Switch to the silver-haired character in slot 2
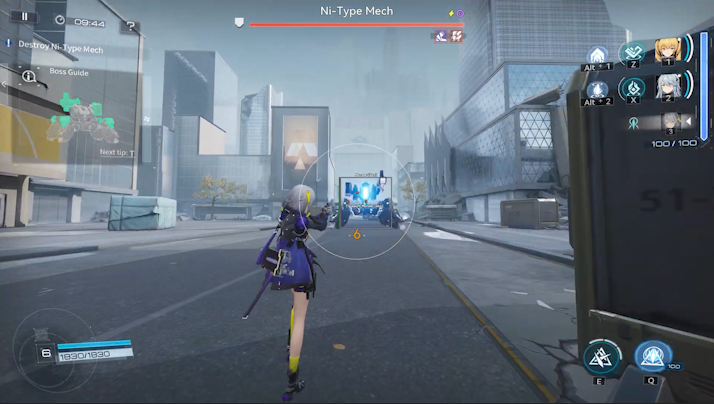This screenshot has height=404, width=714. (667, 88)
